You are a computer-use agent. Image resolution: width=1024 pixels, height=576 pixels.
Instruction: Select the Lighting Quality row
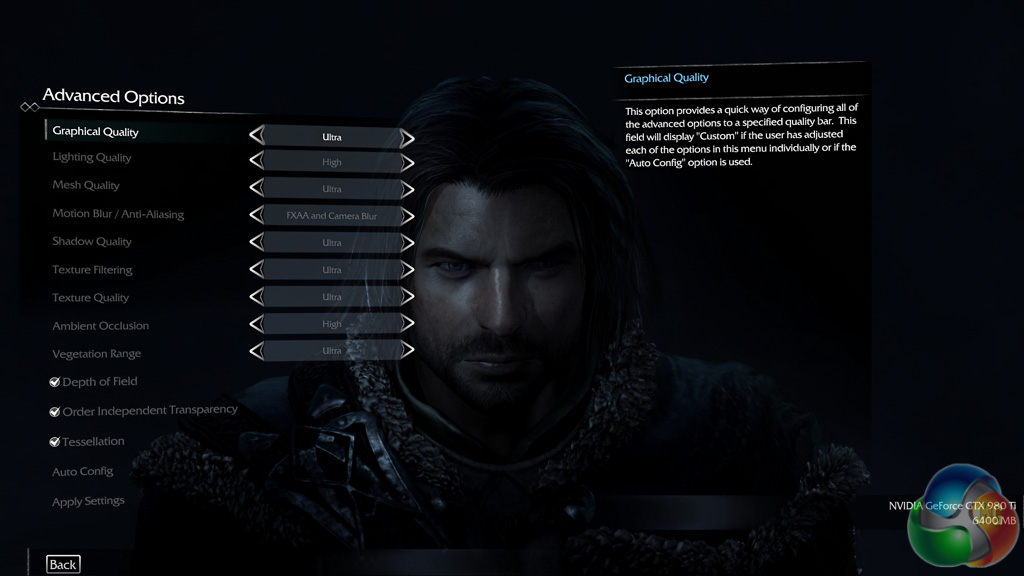point(92,158)
